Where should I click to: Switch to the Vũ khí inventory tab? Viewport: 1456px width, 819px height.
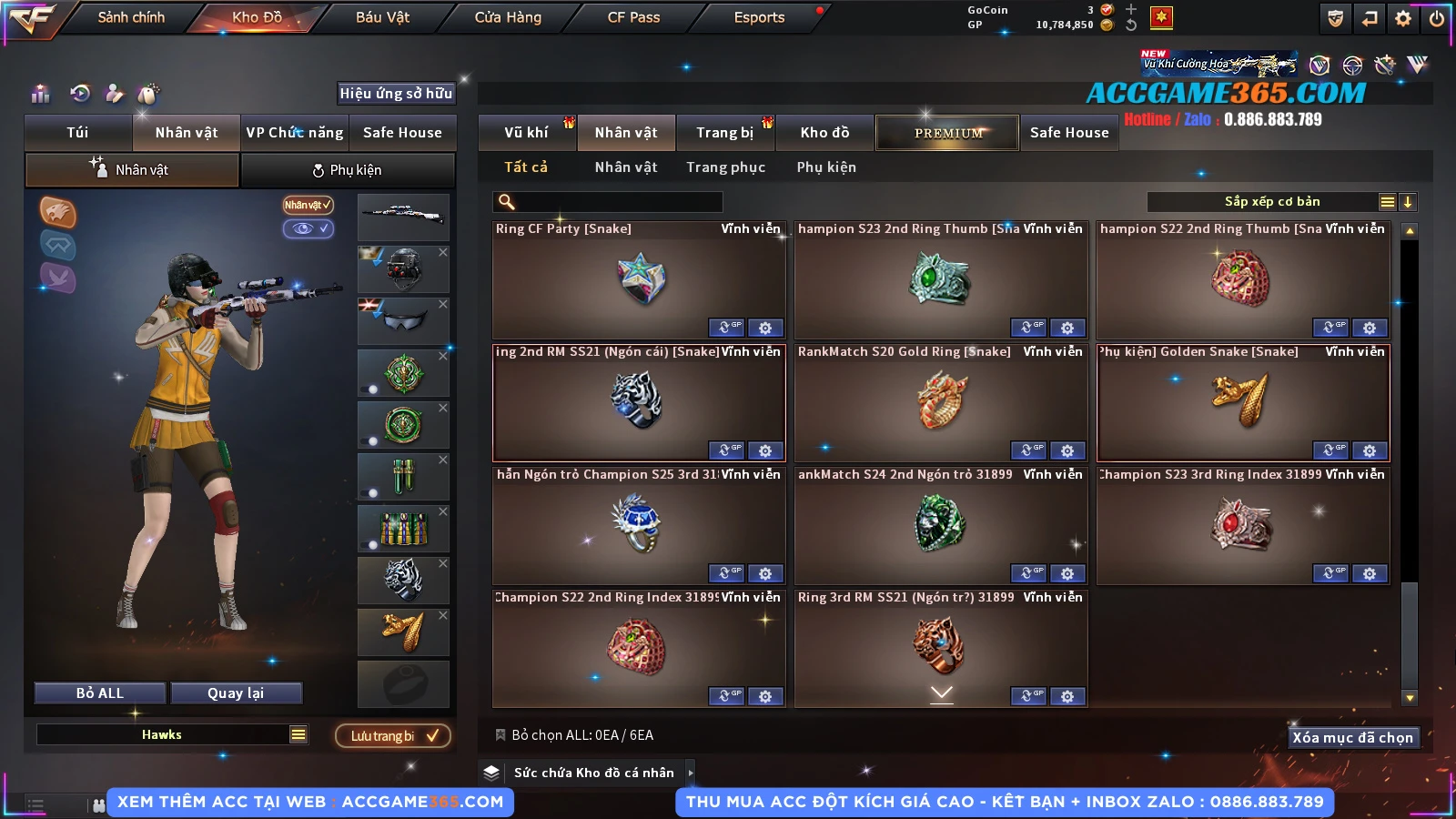pyautogui.click(x=526, y=133)
